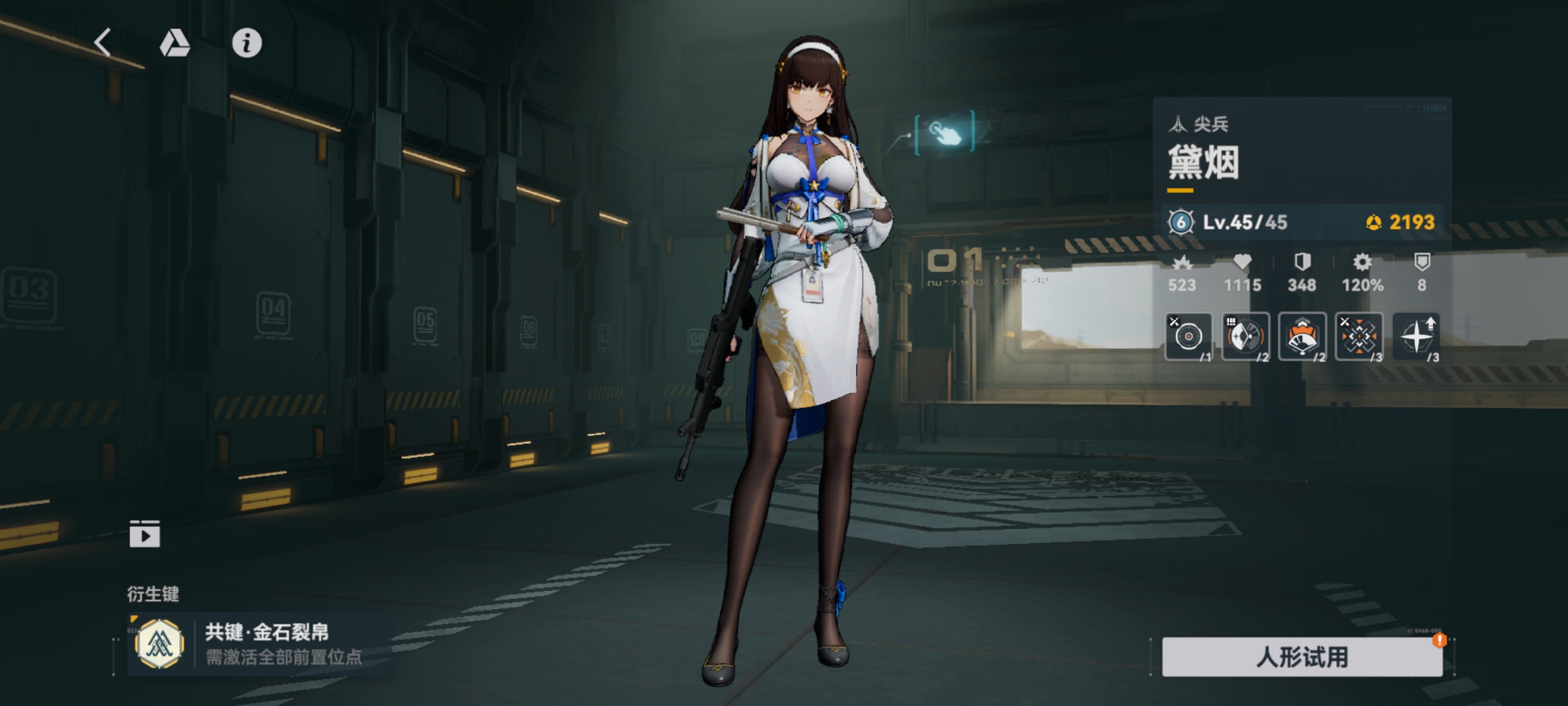
Task: Open the video preview icon at bottom left
Action: pyautogui.click(x=146, y=535)
